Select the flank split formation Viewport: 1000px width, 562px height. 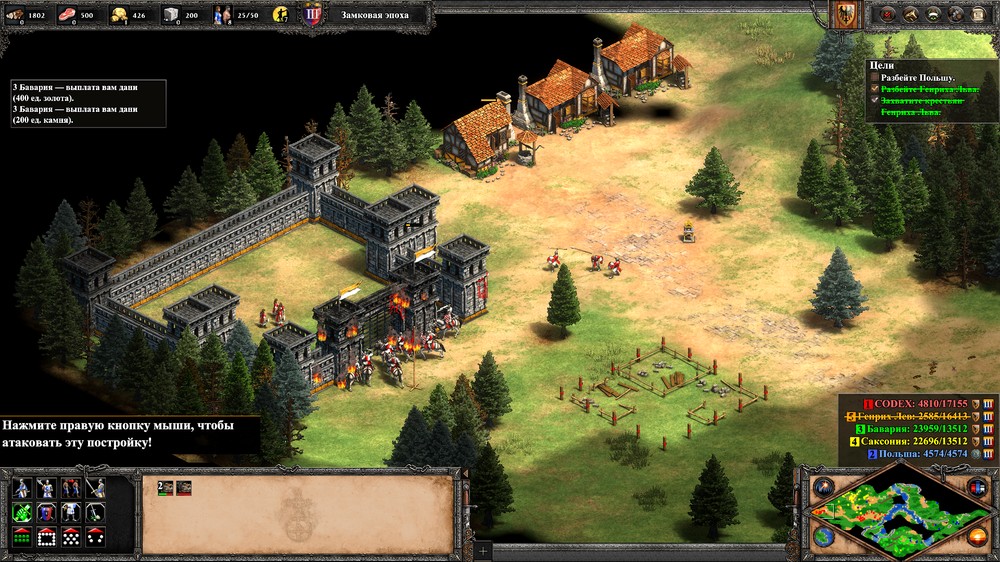pos(95,536)
